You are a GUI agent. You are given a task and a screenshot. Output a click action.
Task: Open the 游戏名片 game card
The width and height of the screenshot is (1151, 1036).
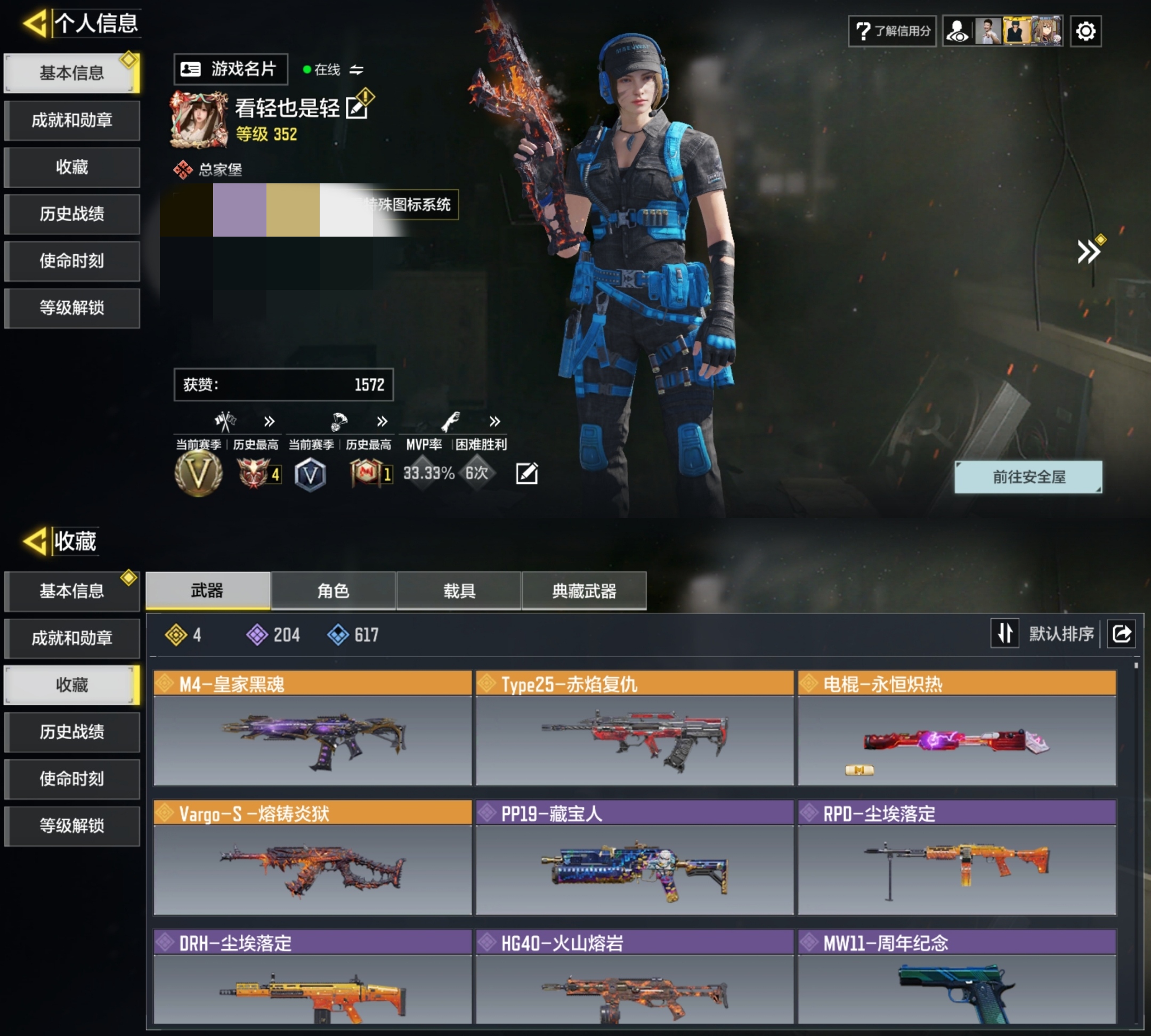click(230, 69)
